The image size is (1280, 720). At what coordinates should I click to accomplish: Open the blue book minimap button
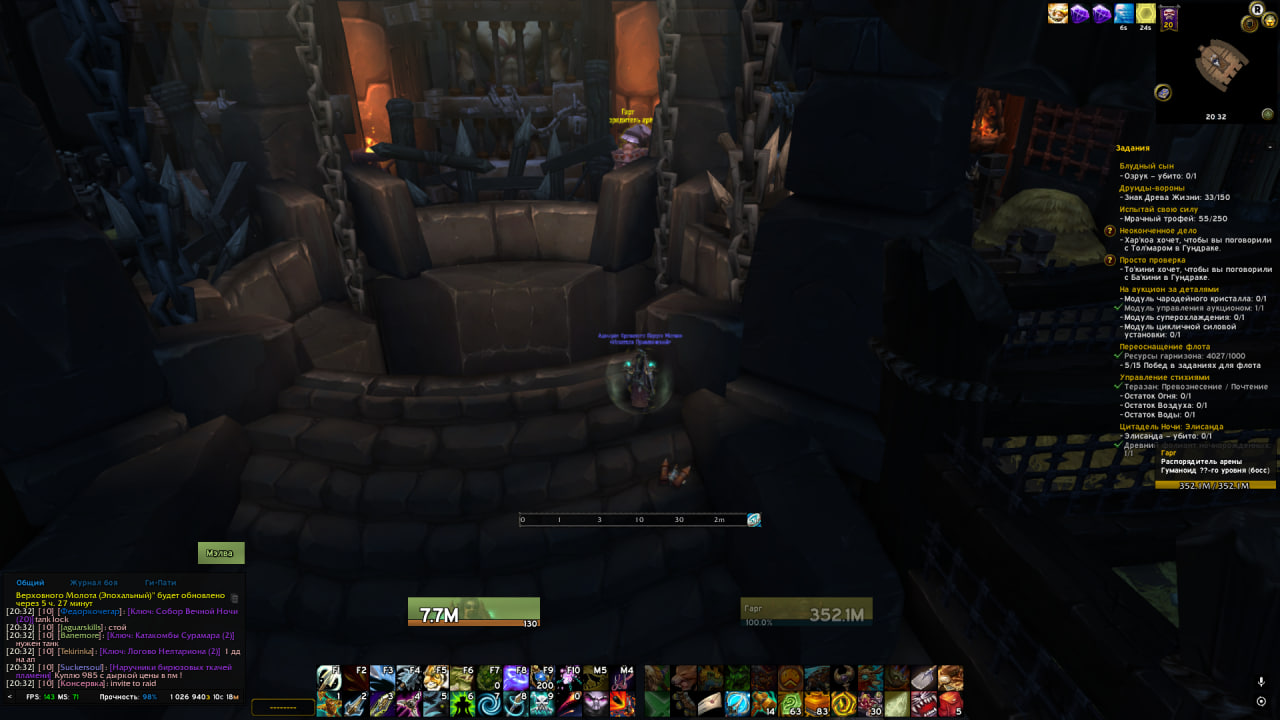click(1163, 93)
